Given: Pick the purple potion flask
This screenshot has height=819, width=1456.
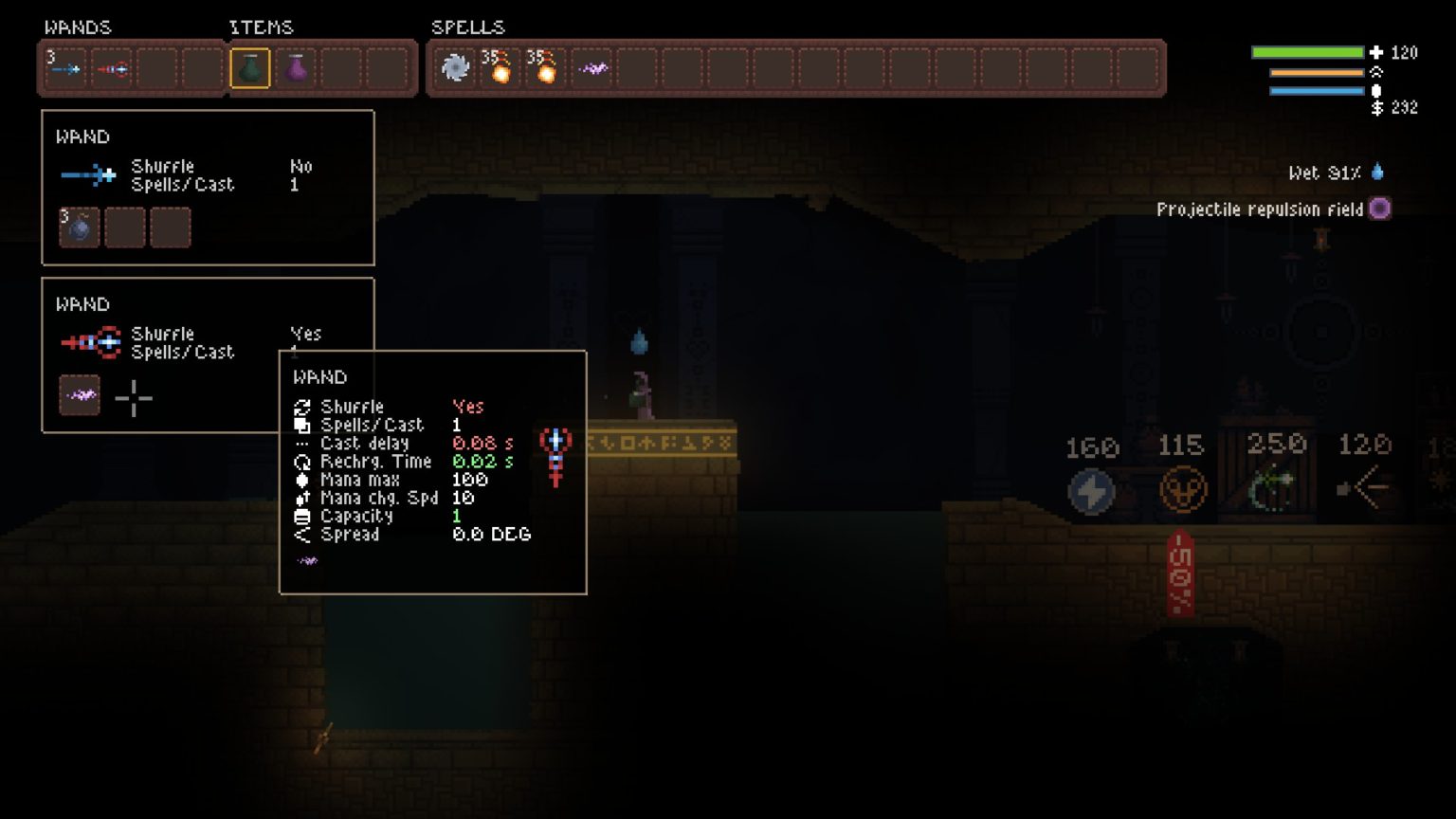Looking at the screenshot, I should tap(297, 68).
